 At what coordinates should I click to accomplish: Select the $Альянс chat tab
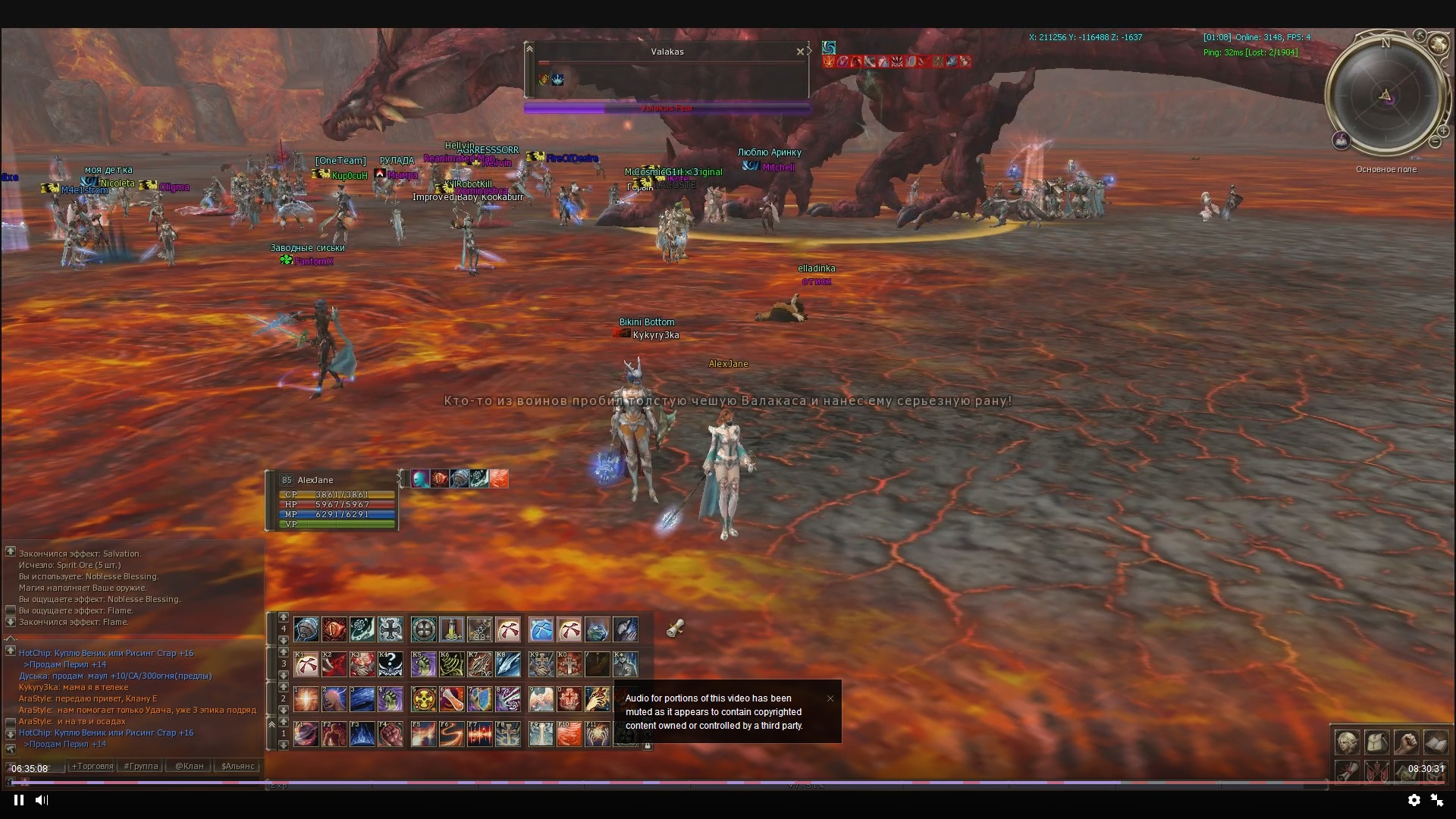coord(238,766)
